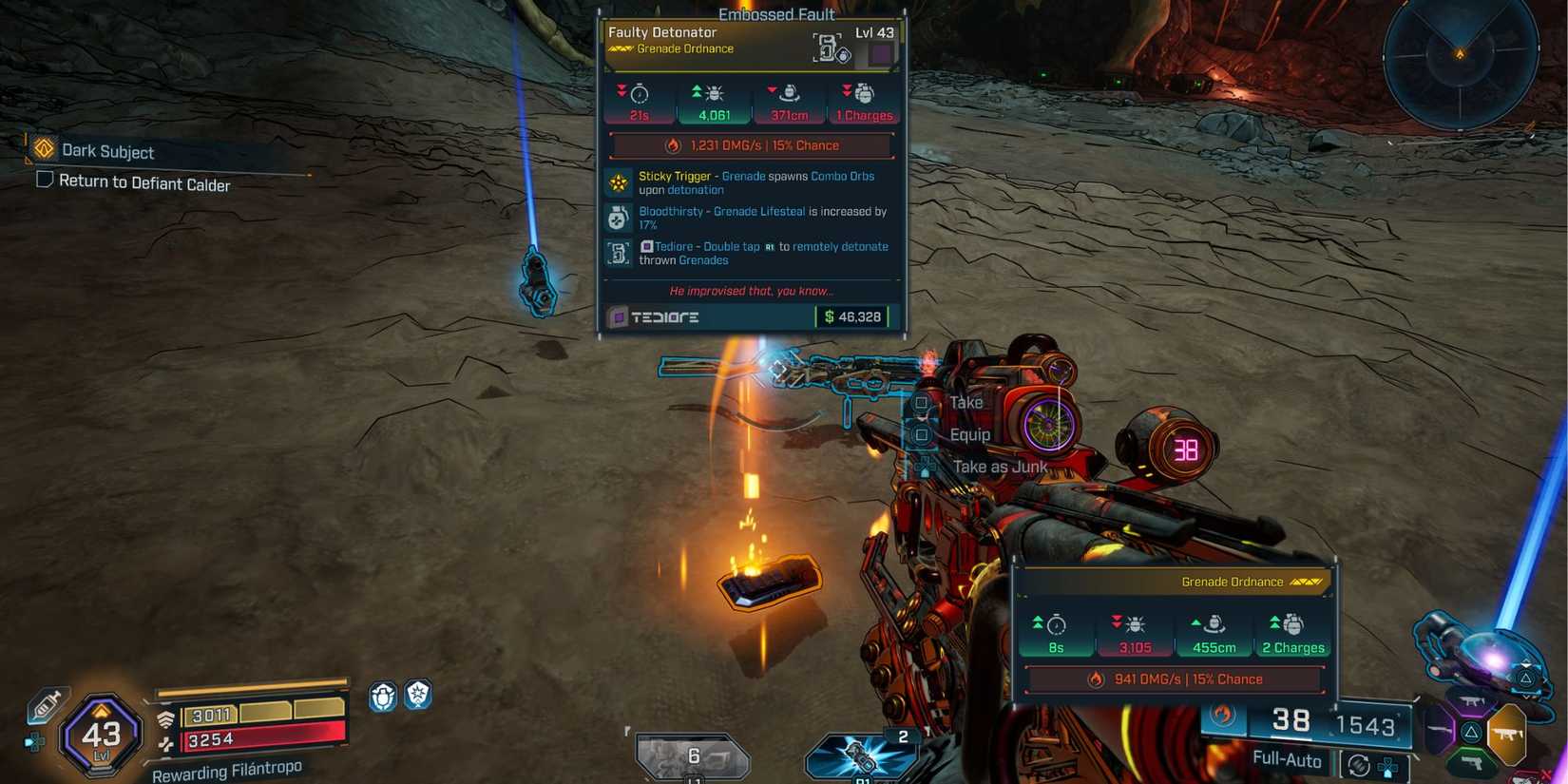Screen dimensions: 1568x784
Task: Select the blast radius icon above 371cm
Action: click(x=788, y=93)
